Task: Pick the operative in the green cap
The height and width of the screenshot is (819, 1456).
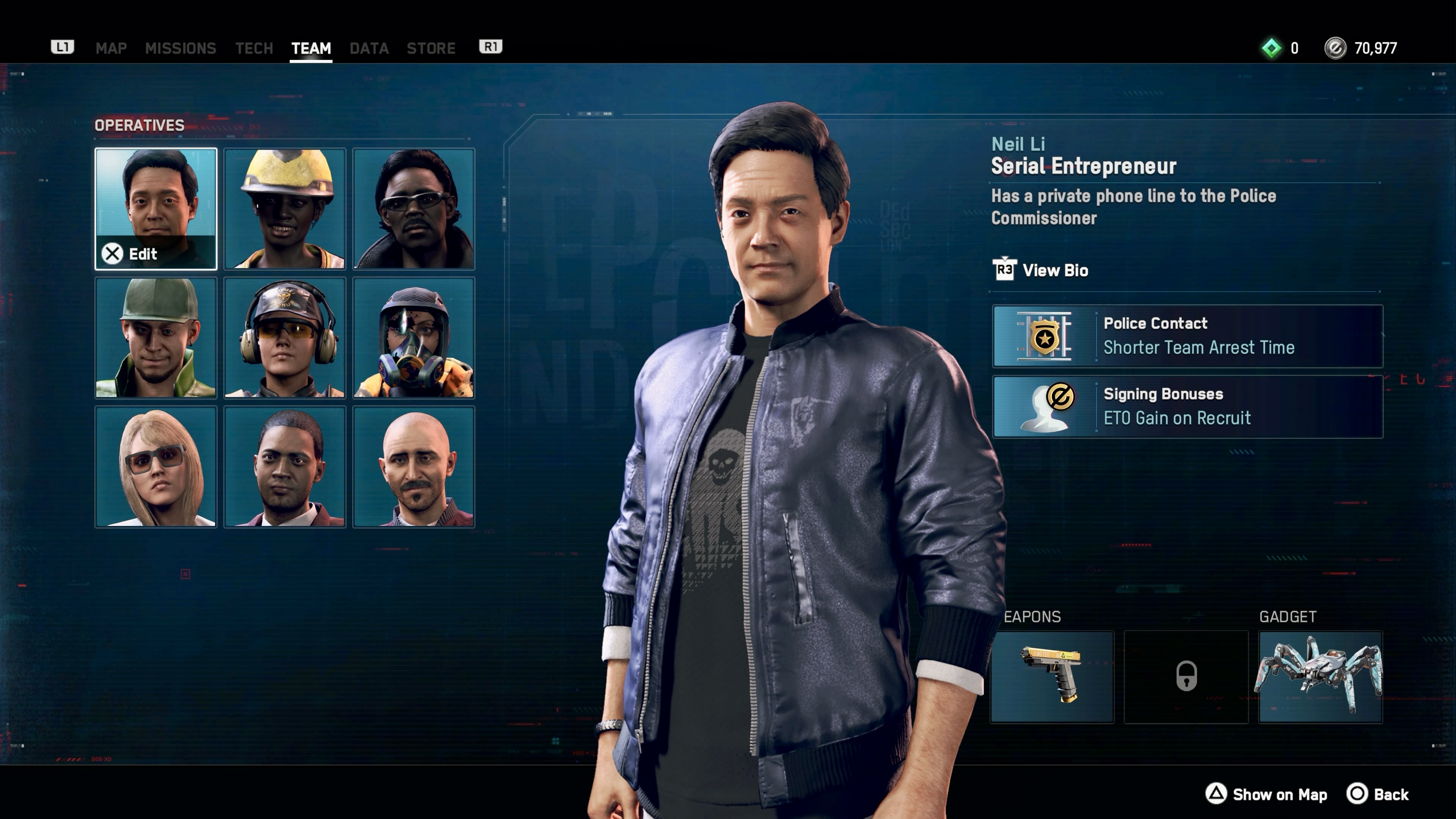Action: coord(155,337)
